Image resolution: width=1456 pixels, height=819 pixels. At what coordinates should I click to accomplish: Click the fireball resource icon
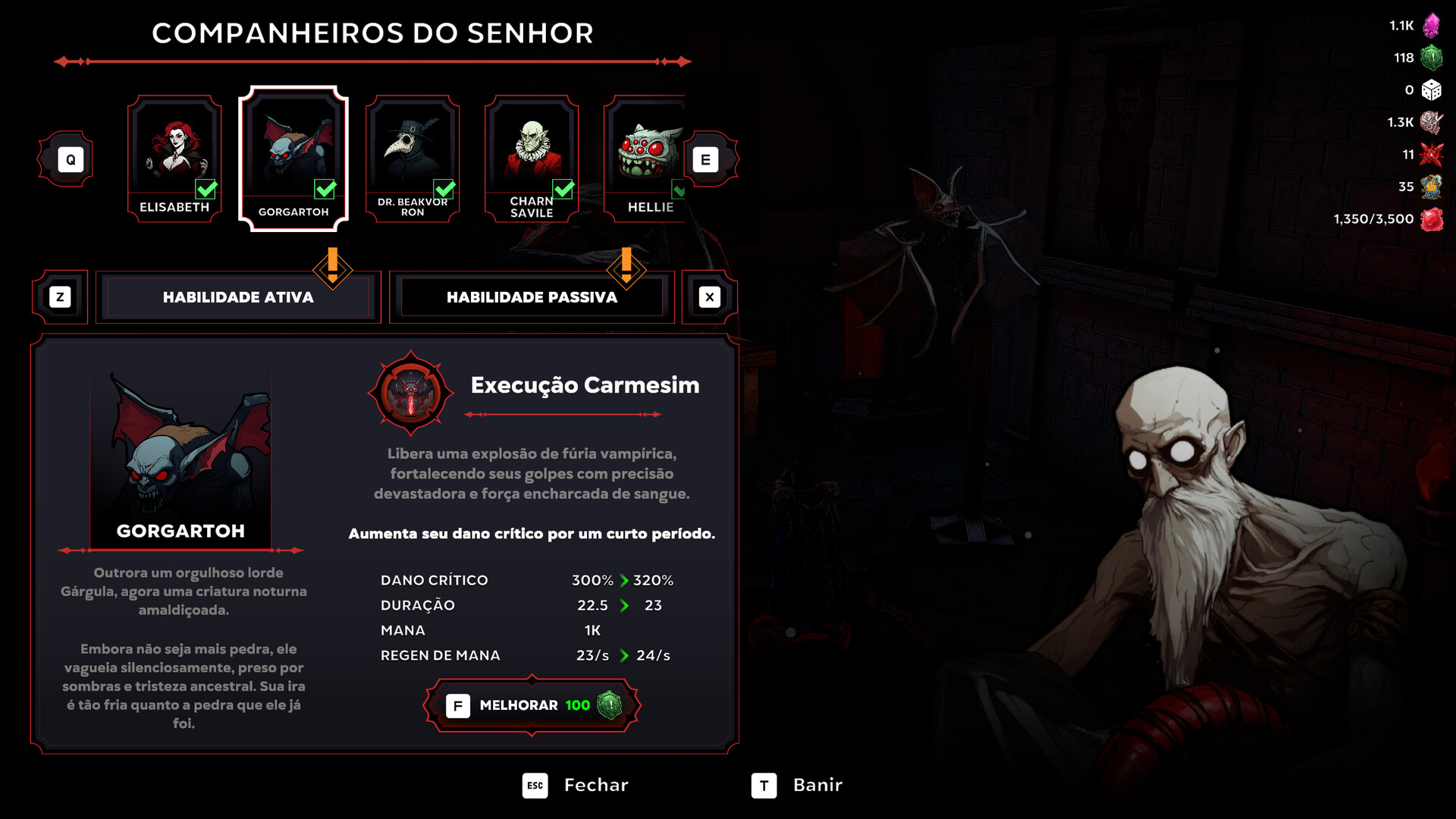click(x=1433, y=187)
